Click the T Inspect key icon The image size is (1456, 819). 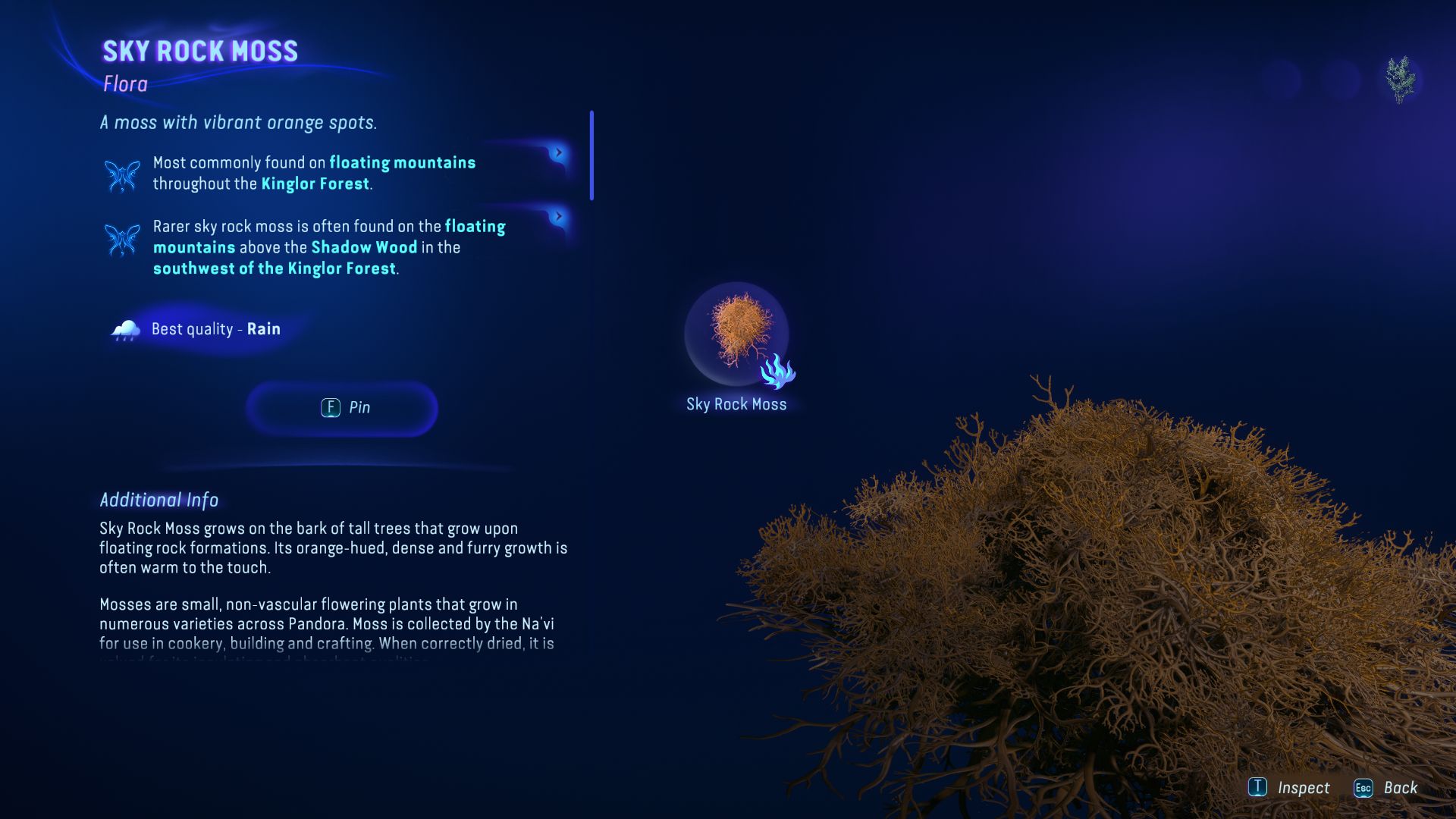click(x=1258, y=787)
